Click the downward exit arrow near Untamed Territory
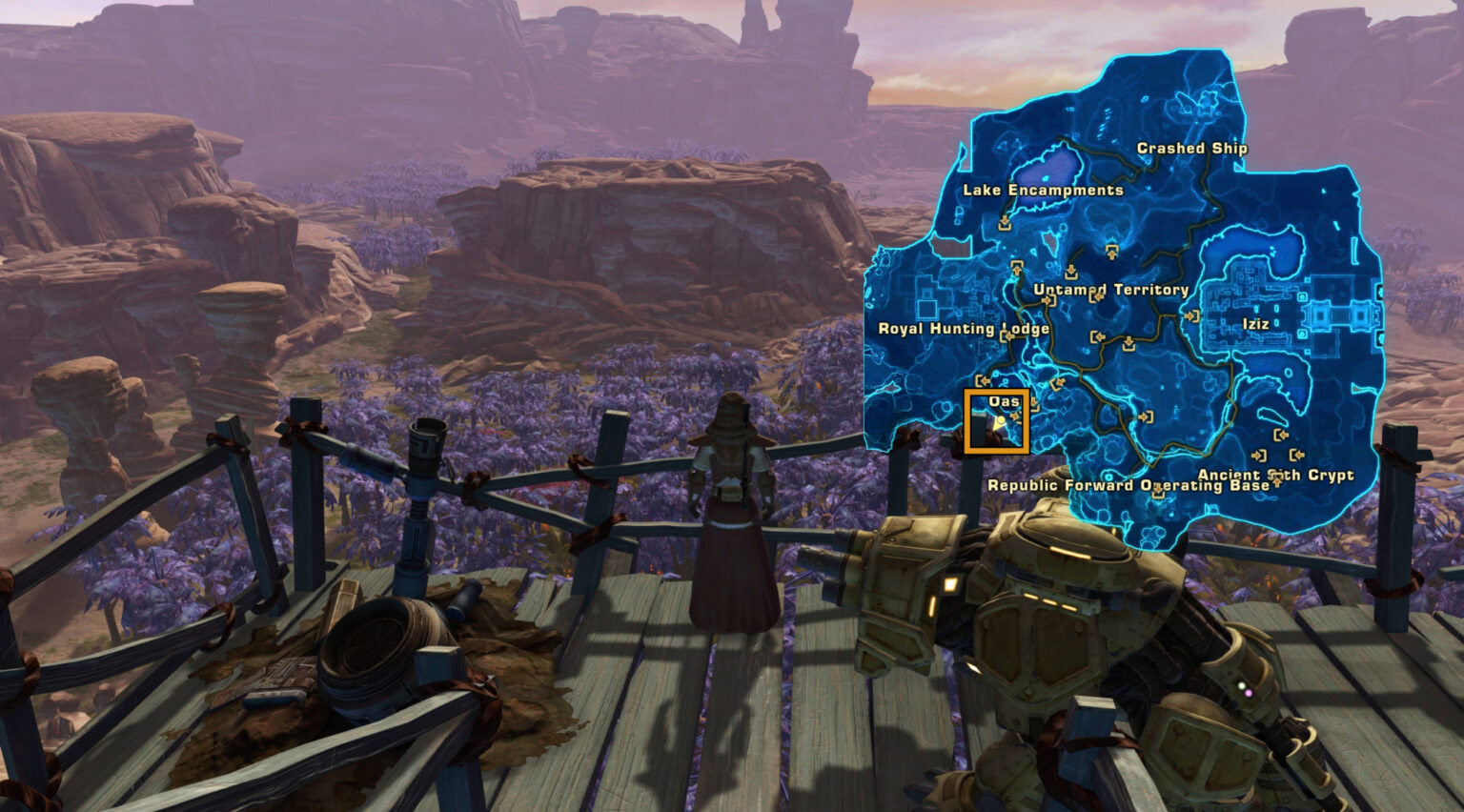Screen dimensions: 1464x812 (x=1071, y=271)
